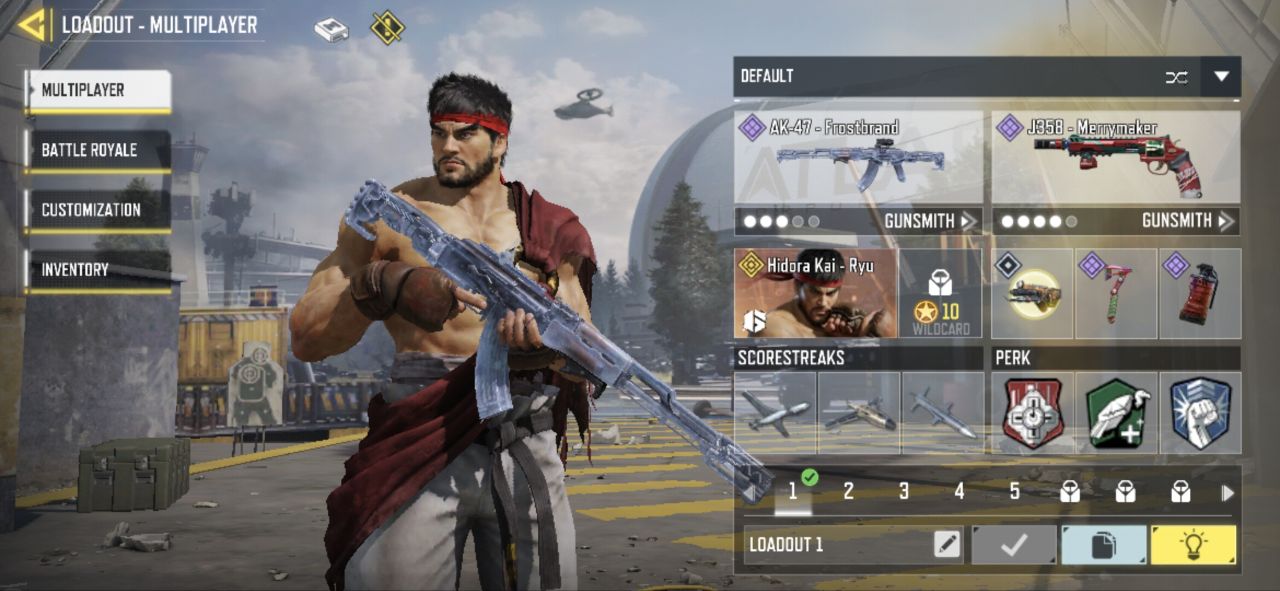The image size is (1280, 591).
Task: Click the yellow lightbulb recommendation button
Action: coord(1193,545)
